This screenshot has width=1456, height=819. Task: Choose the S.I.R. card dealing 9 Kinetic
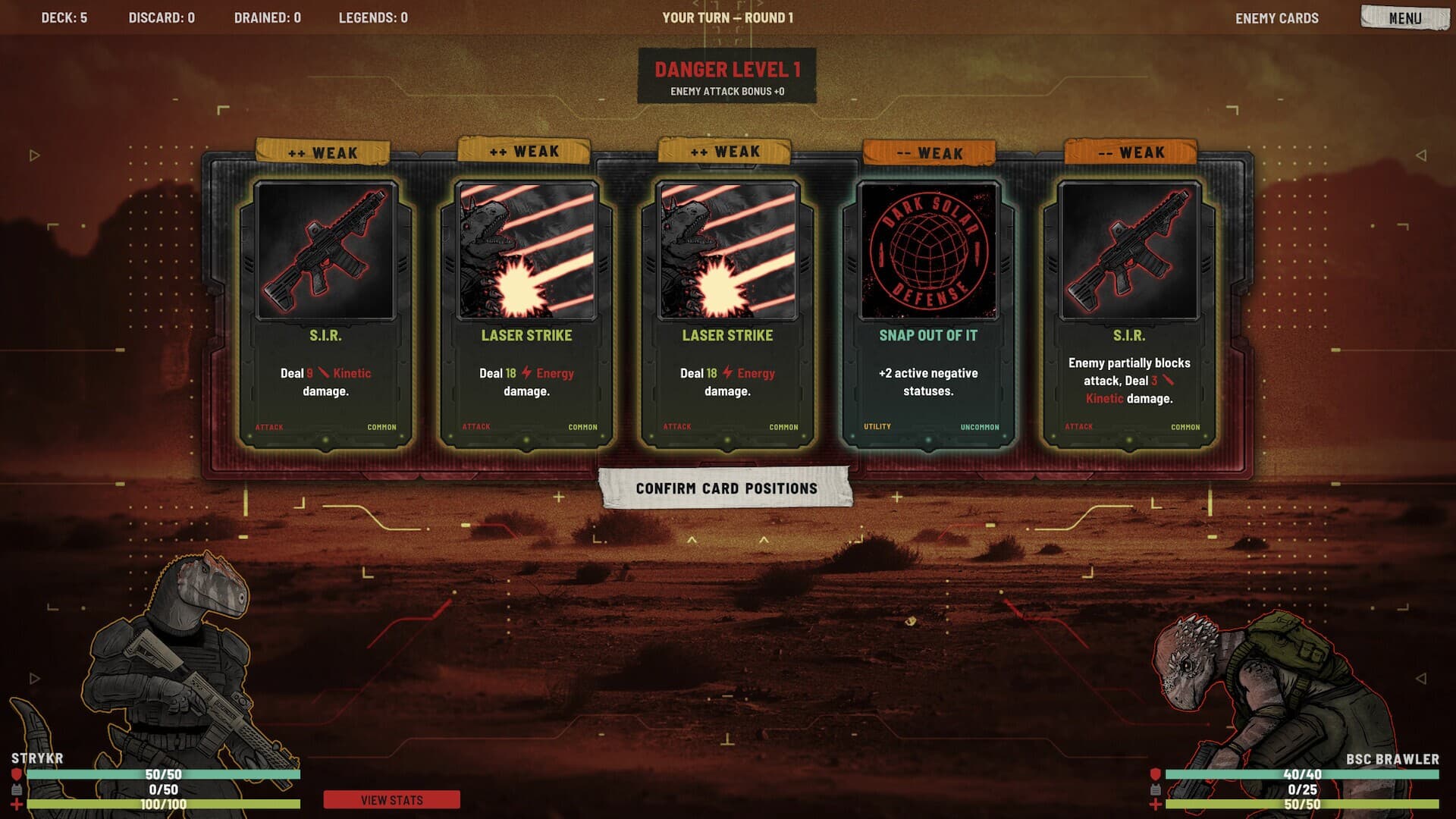325,314
